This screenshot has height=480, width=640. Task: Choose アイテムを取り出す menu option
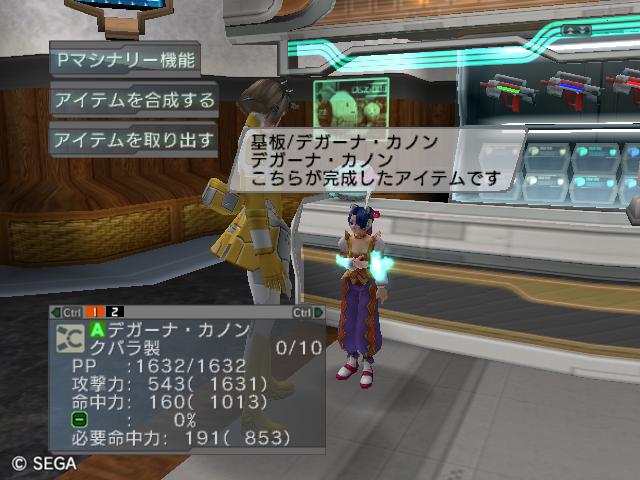tap(134, 139)
